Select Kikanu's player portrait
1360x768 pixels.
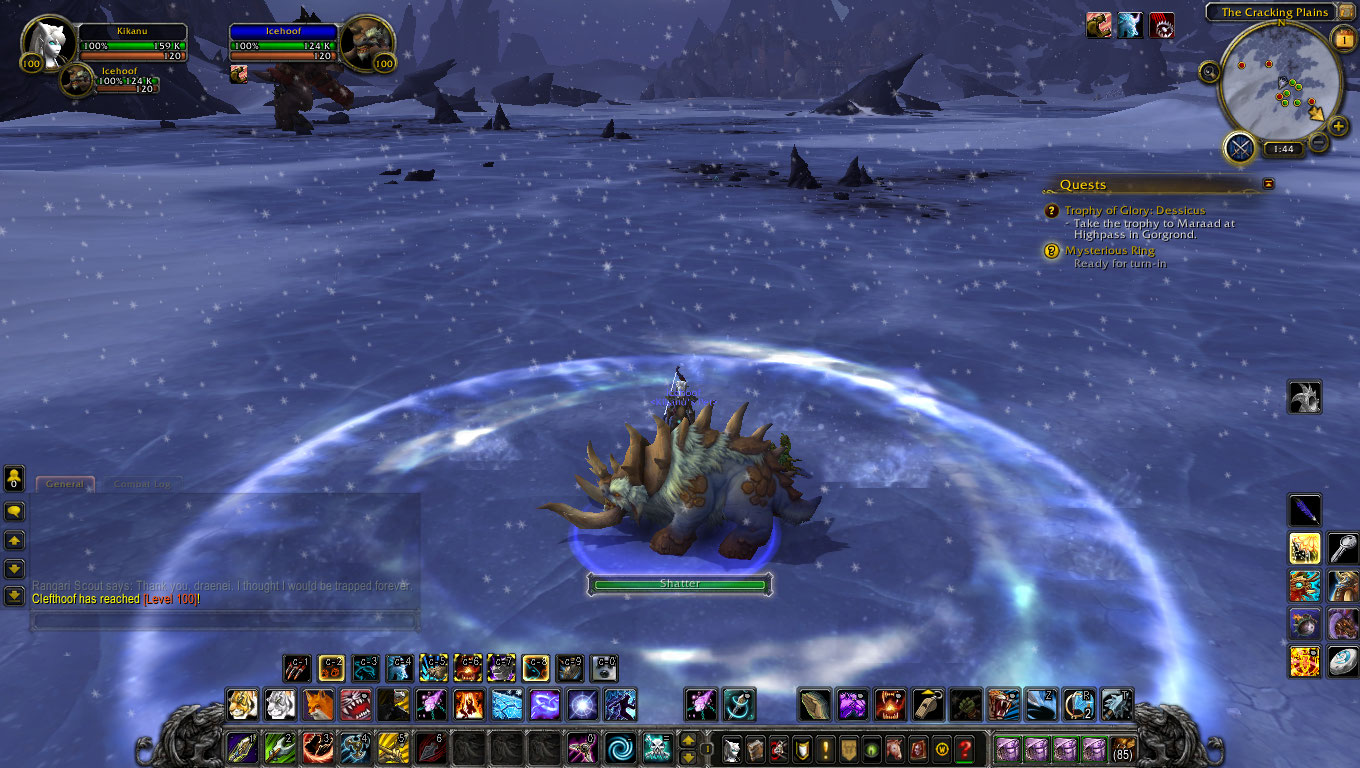(48, 43)
